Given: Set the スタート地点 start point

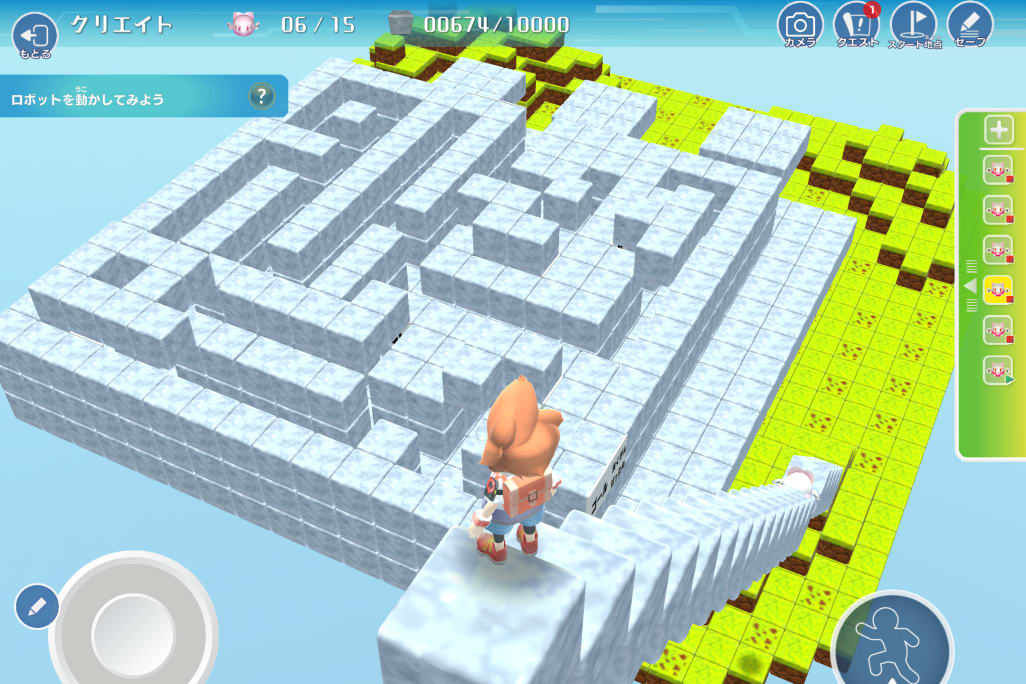Looking at the screenshot, I should 914,25.
